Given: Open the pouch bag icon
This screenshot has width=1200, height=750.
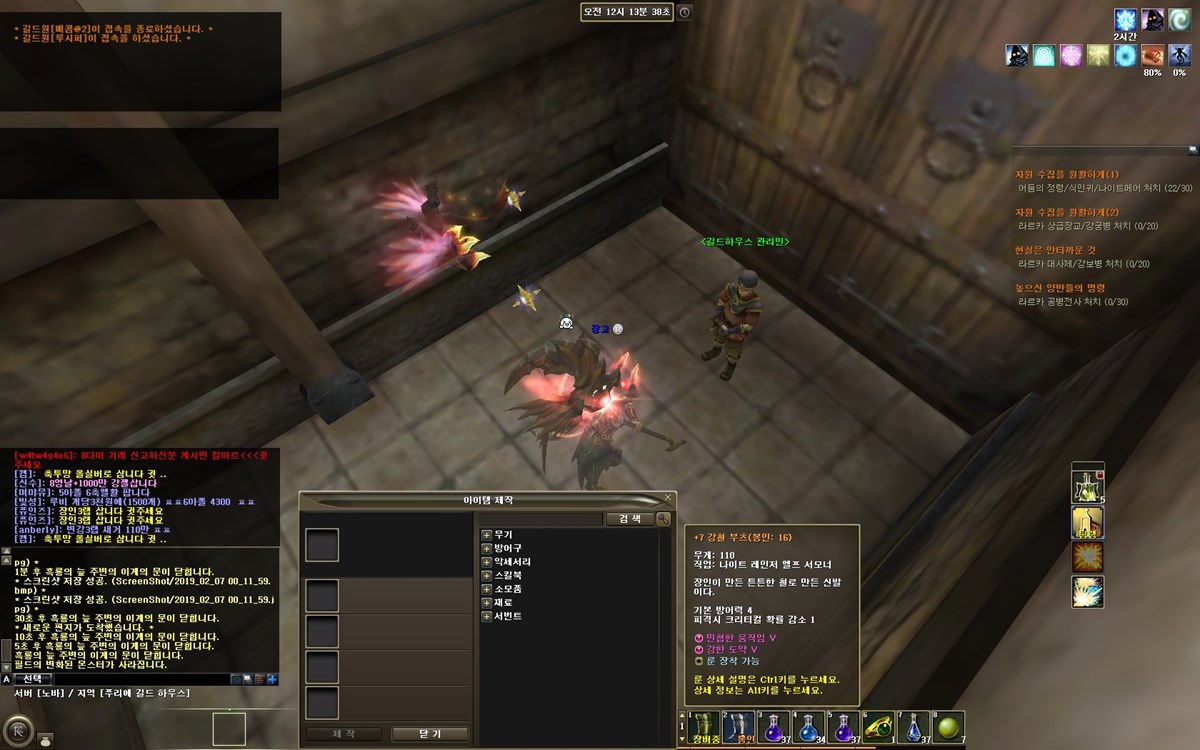Looking at the screenshot, I should (45, 741).
